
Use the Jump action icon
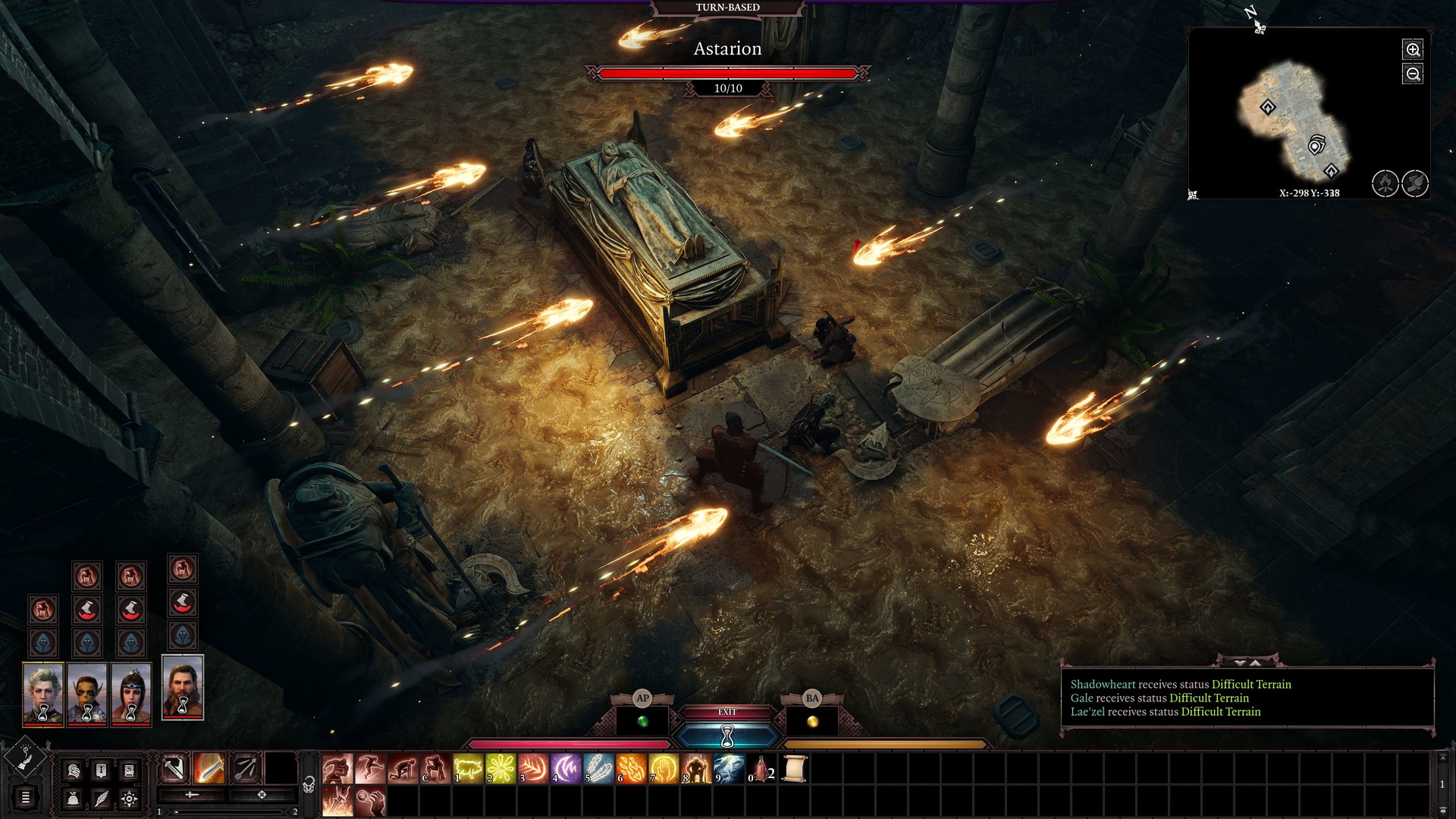pyautogui.click(x=370, y=769)
